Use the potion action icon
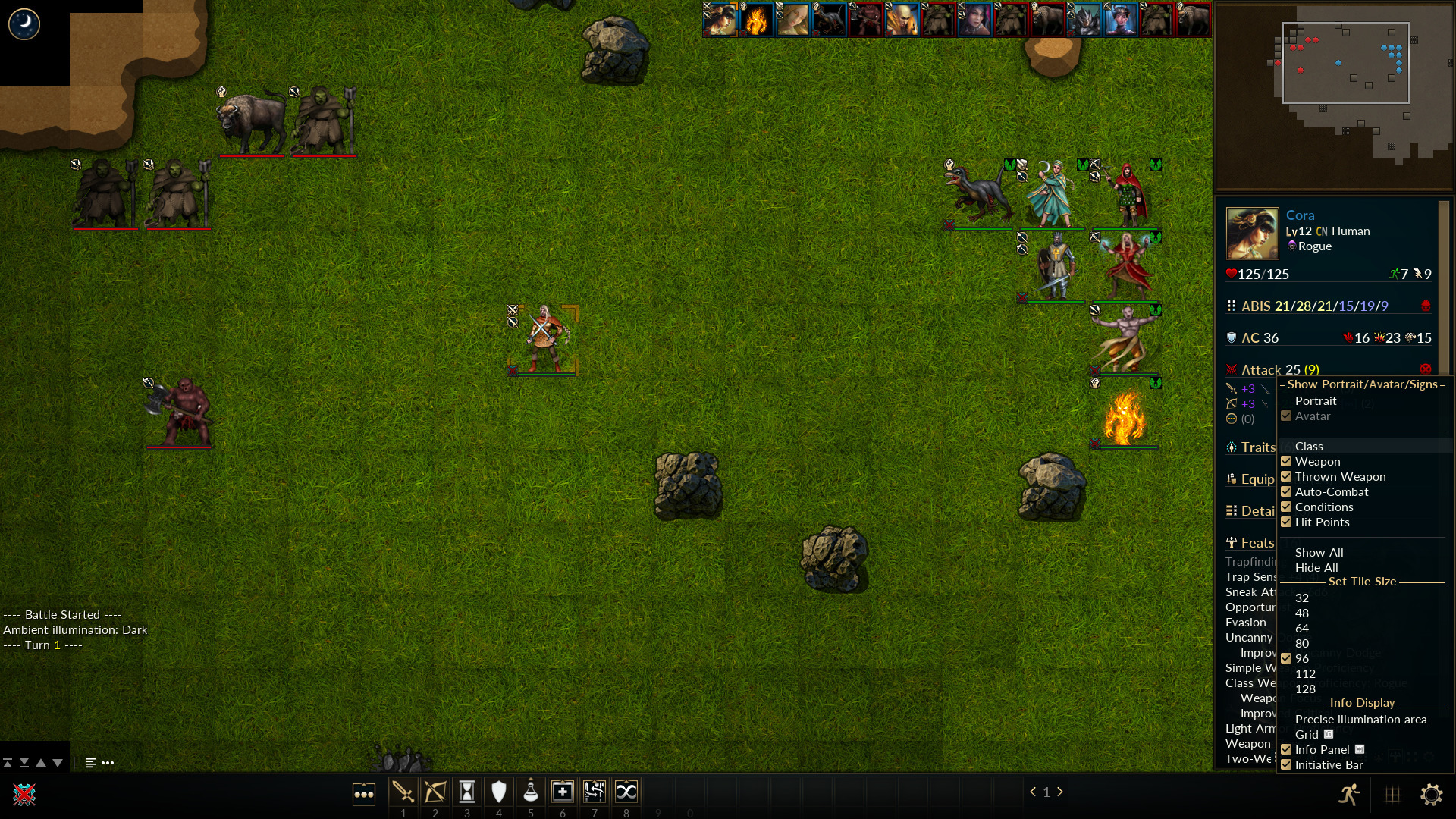Screen dimensions: 1456x819 tap(531, 792)
